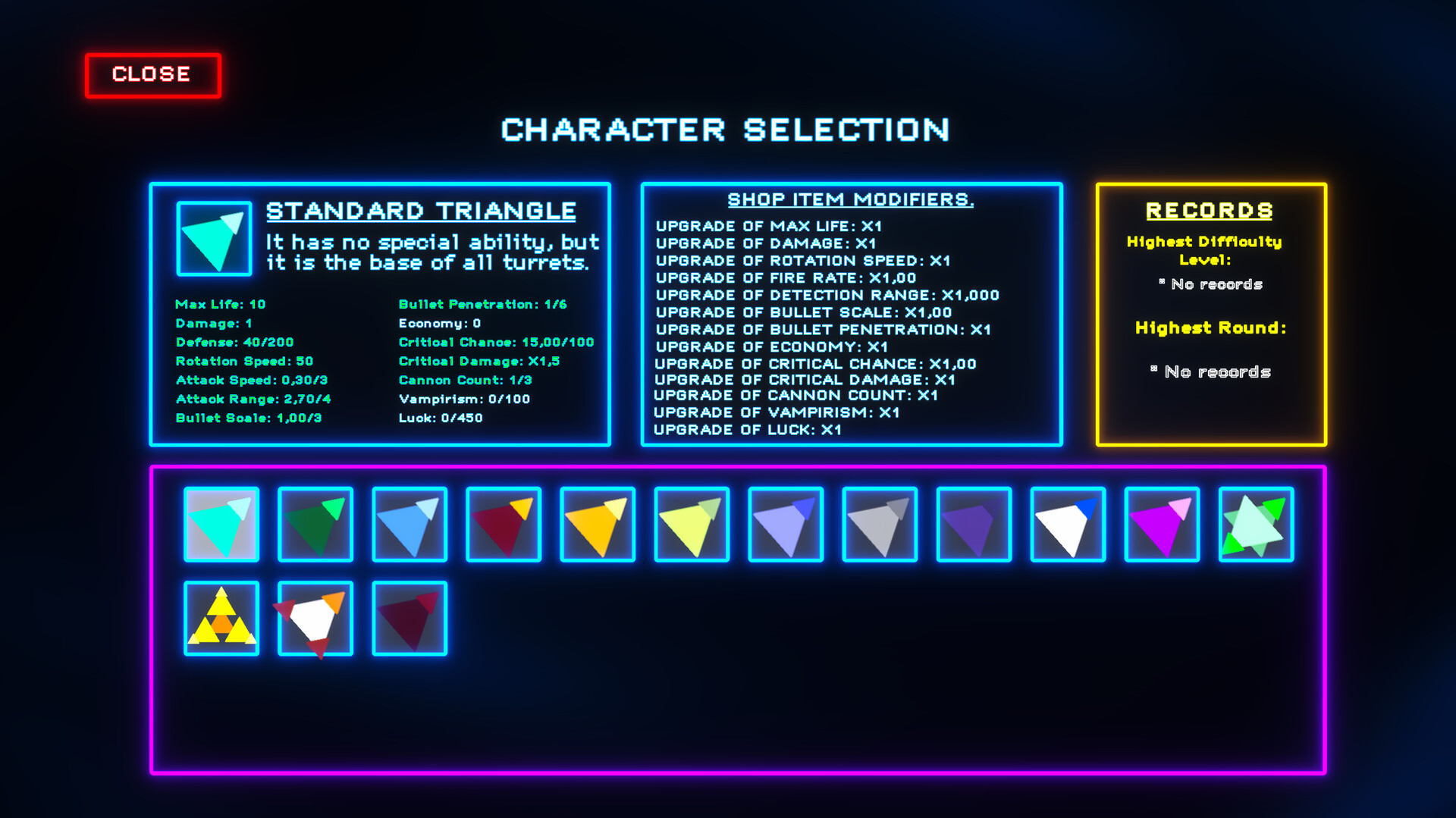Pick the light blue triangle character
Viewport: 1456px width, 818px height.
coord(409,525)
